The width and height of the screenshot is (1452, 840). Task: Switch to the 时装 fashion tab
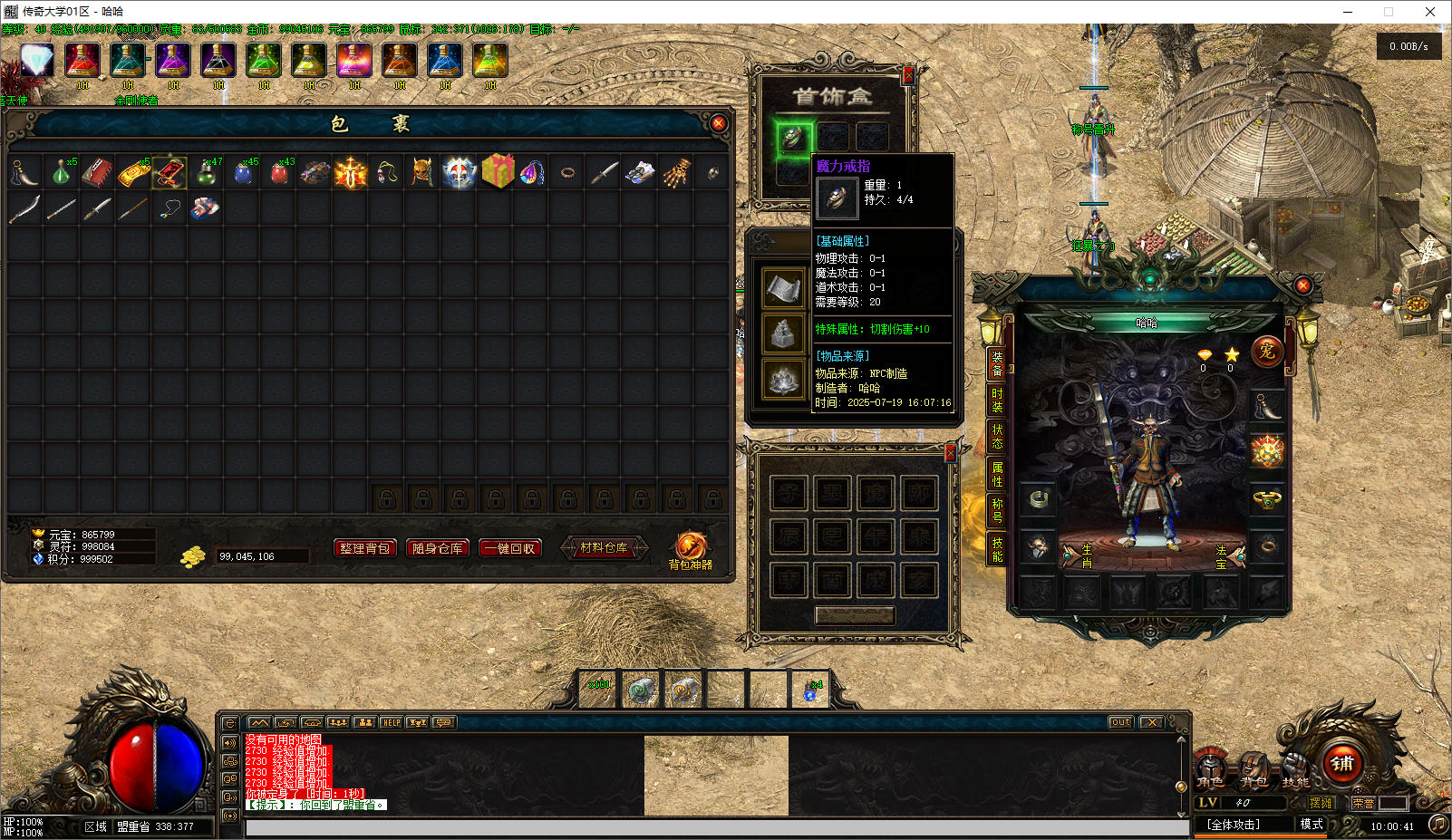pos(996,400)
